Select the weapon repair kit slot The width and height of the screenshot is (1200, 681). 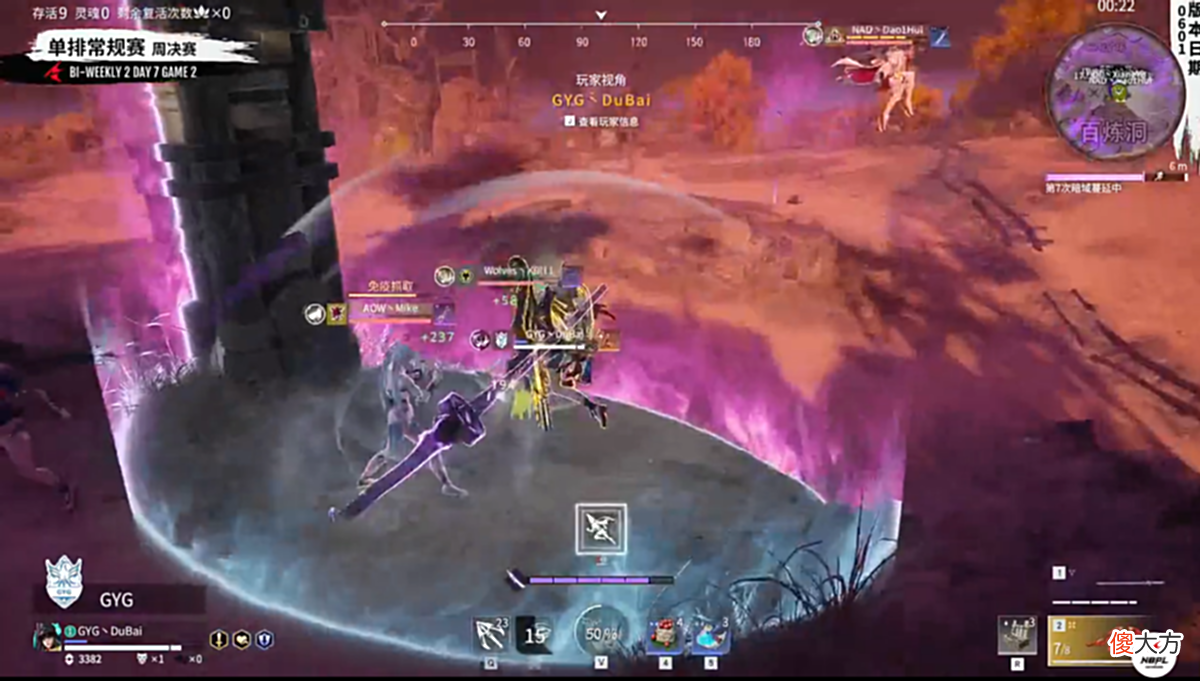coord(1017,635)
